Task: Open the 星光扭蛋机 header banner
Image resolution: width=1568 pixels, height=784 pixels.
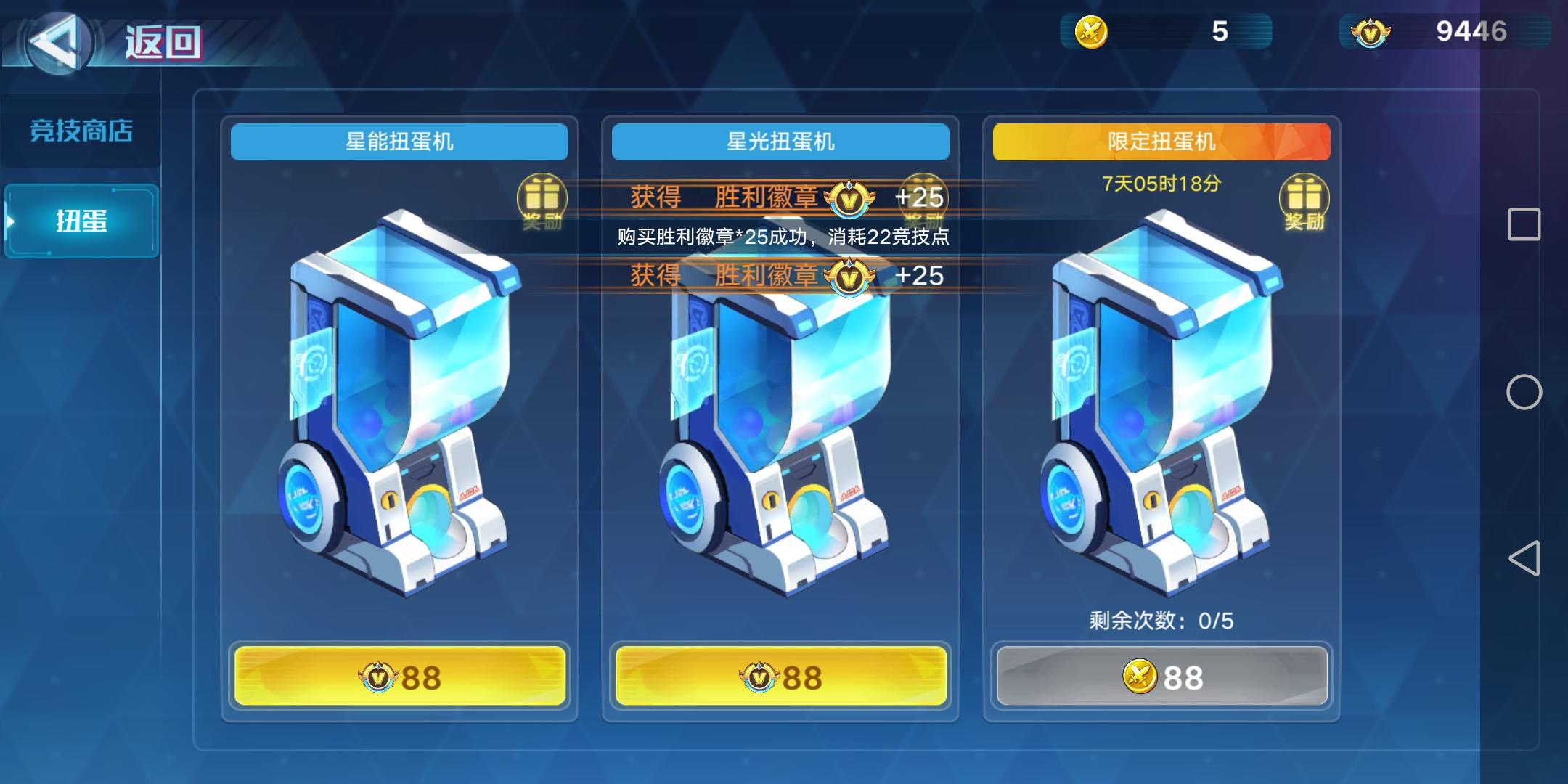Action: pos(780,142)
